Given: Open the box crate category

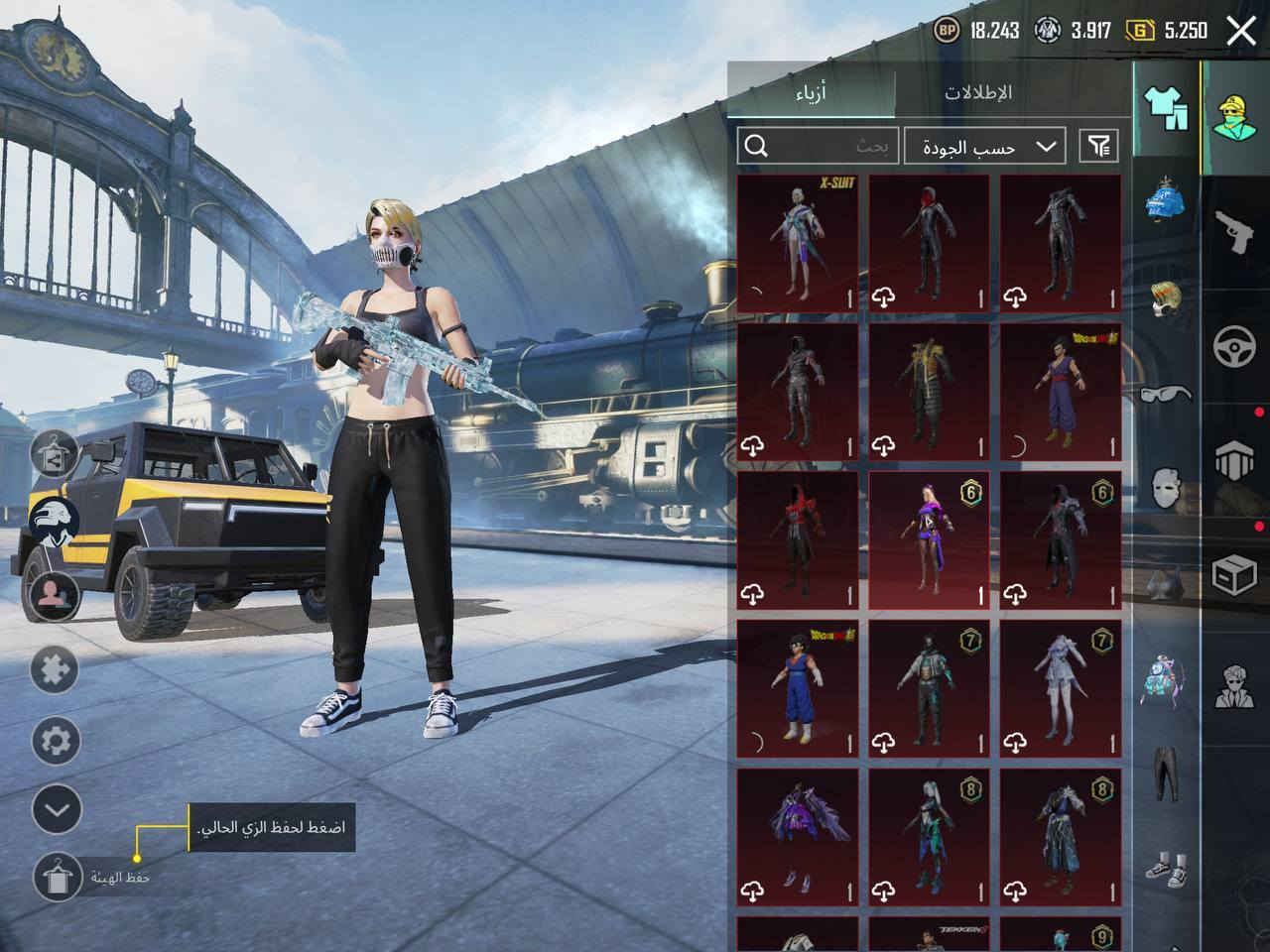Looking at the screenshot, I should point(1235,575).
